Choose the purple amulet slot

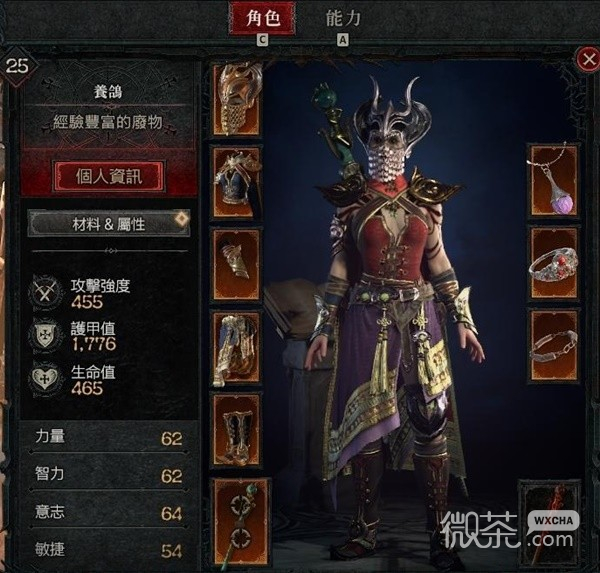click(x=553, y=180)
